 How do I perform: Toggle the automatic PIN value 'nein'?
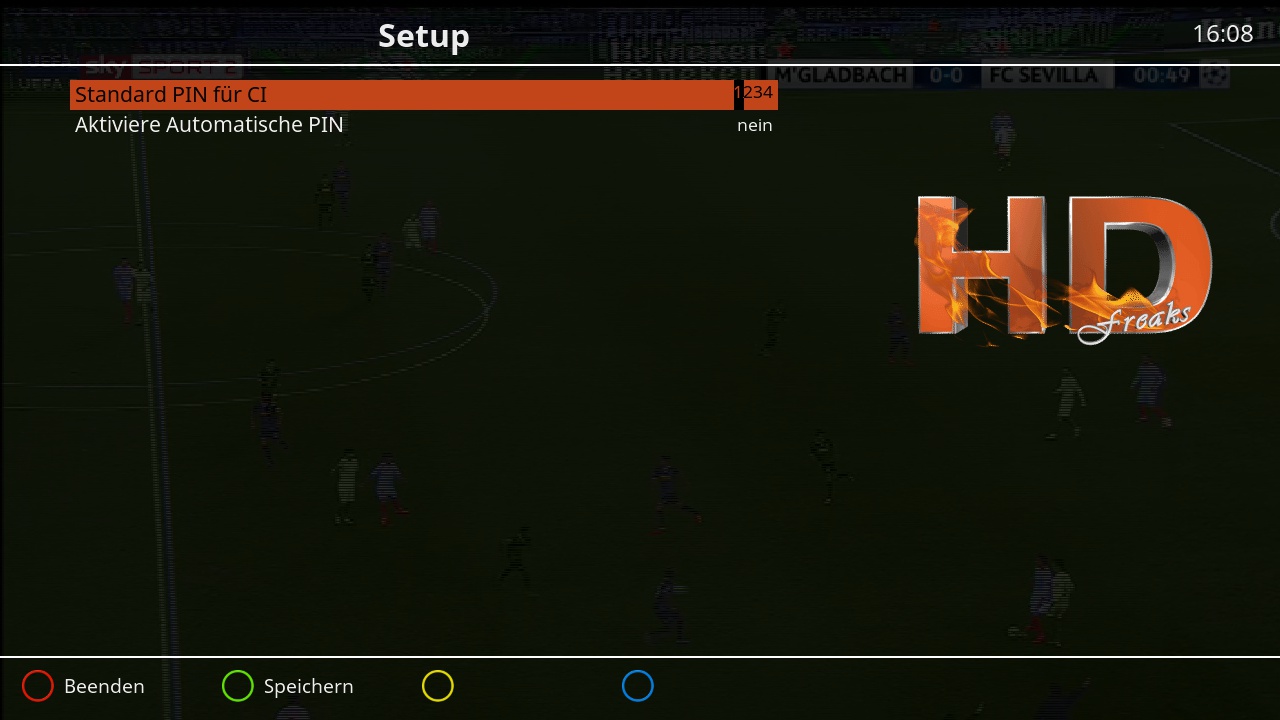pyautogui.click(x=755, y=126)
